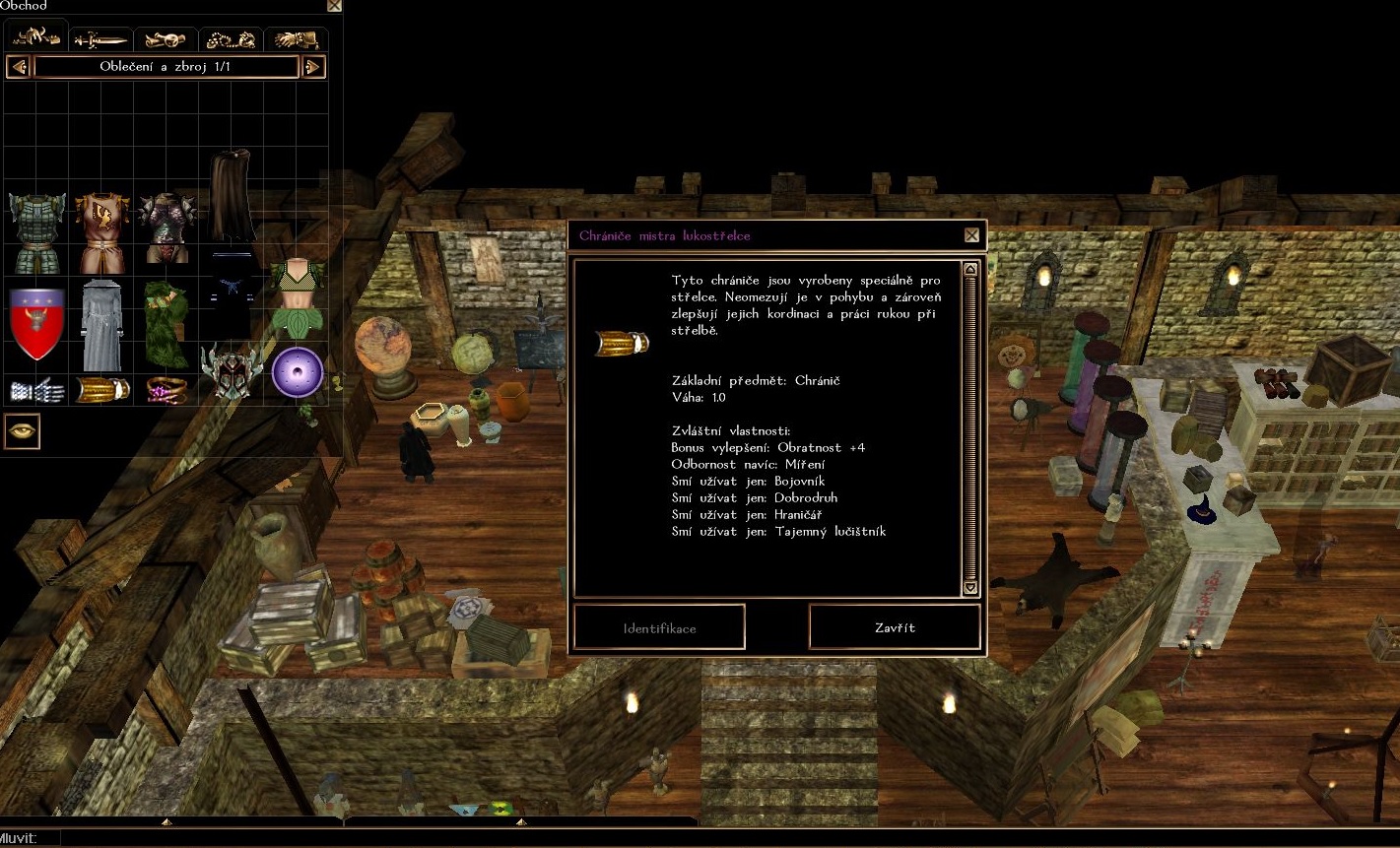The height and width of the screenshot is (848, 1400).
Task: Select the green scale armor
Action: tap(36, 232)
